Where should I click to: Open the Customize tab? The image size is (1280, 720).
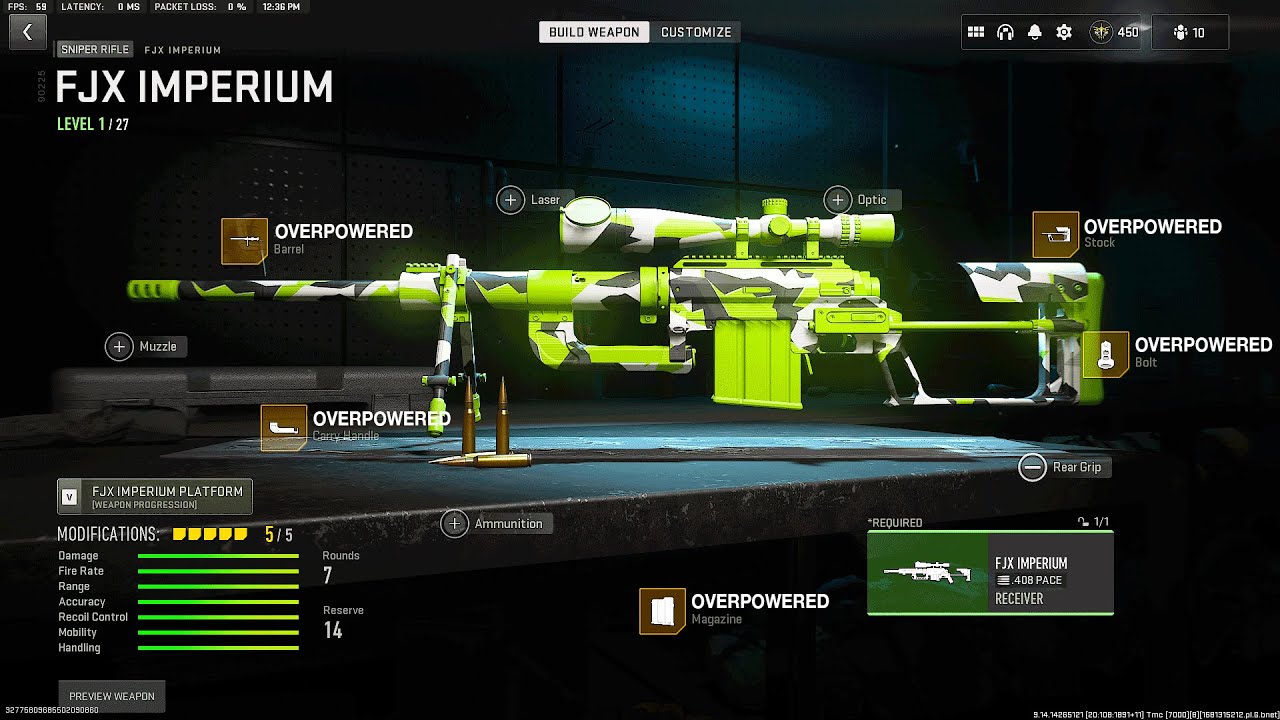[x=696, y=32]
